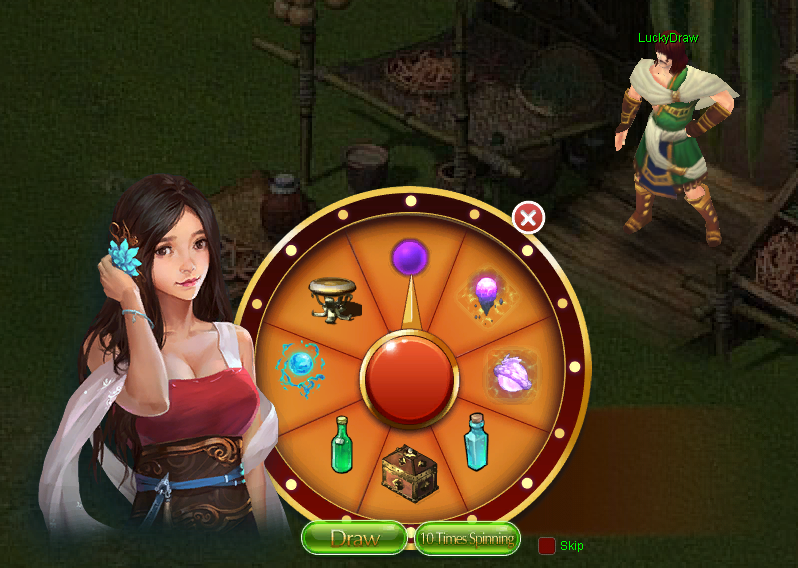This screenshot has height=568, width=798.
Task: Select the light blue potion bottle prize
Action: pyautogui.click(x=476, y=442)
